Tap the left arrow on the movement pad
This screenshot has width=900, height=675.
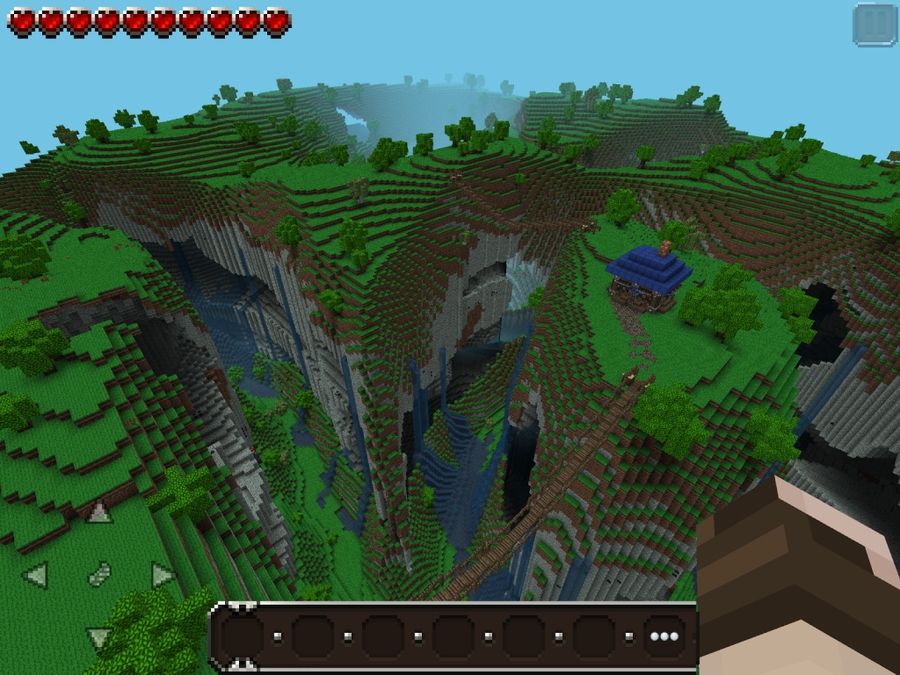tap(36, 575)
